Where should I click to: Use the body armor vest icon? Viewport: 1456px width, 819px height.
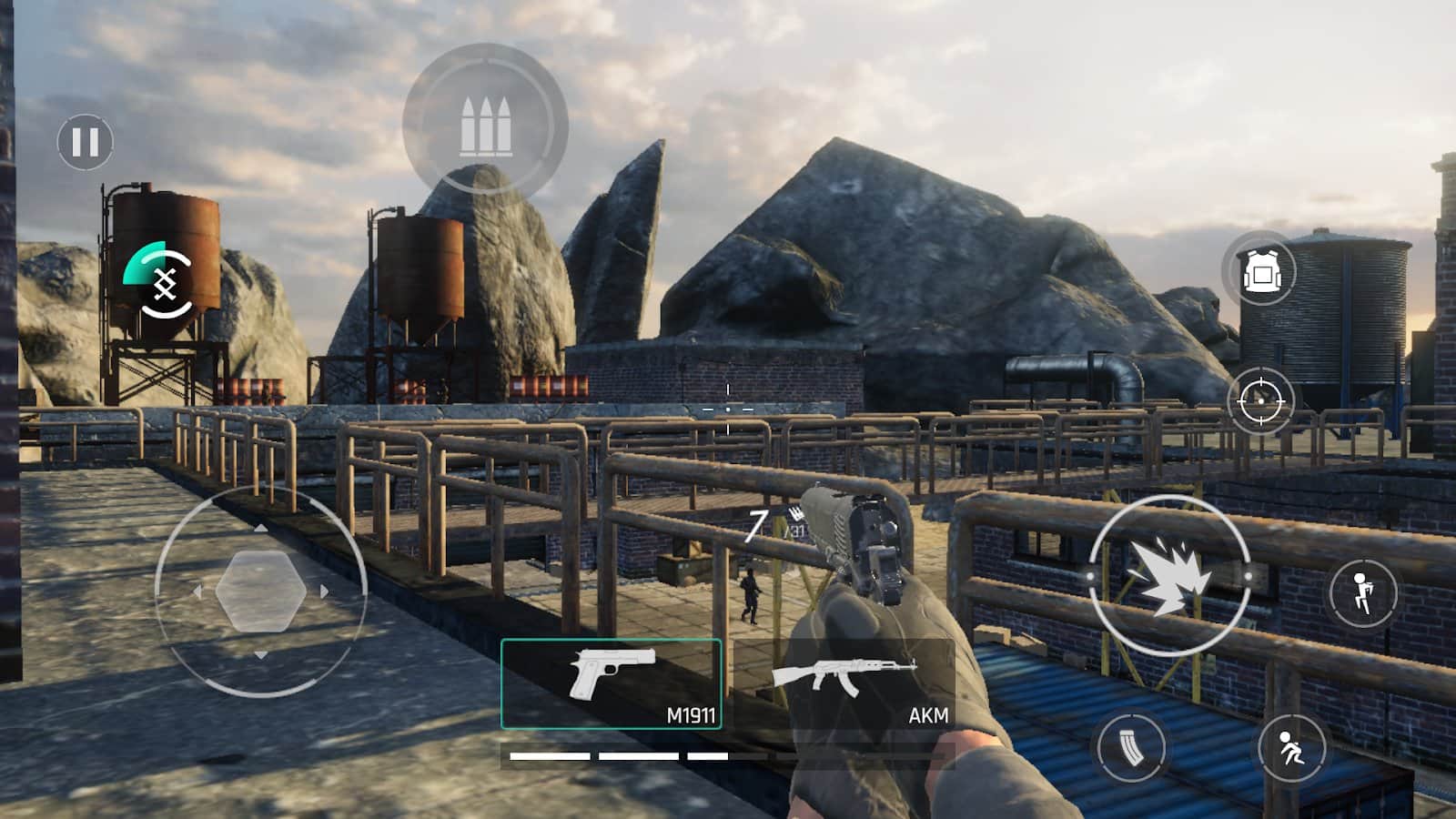point(1260,270)
